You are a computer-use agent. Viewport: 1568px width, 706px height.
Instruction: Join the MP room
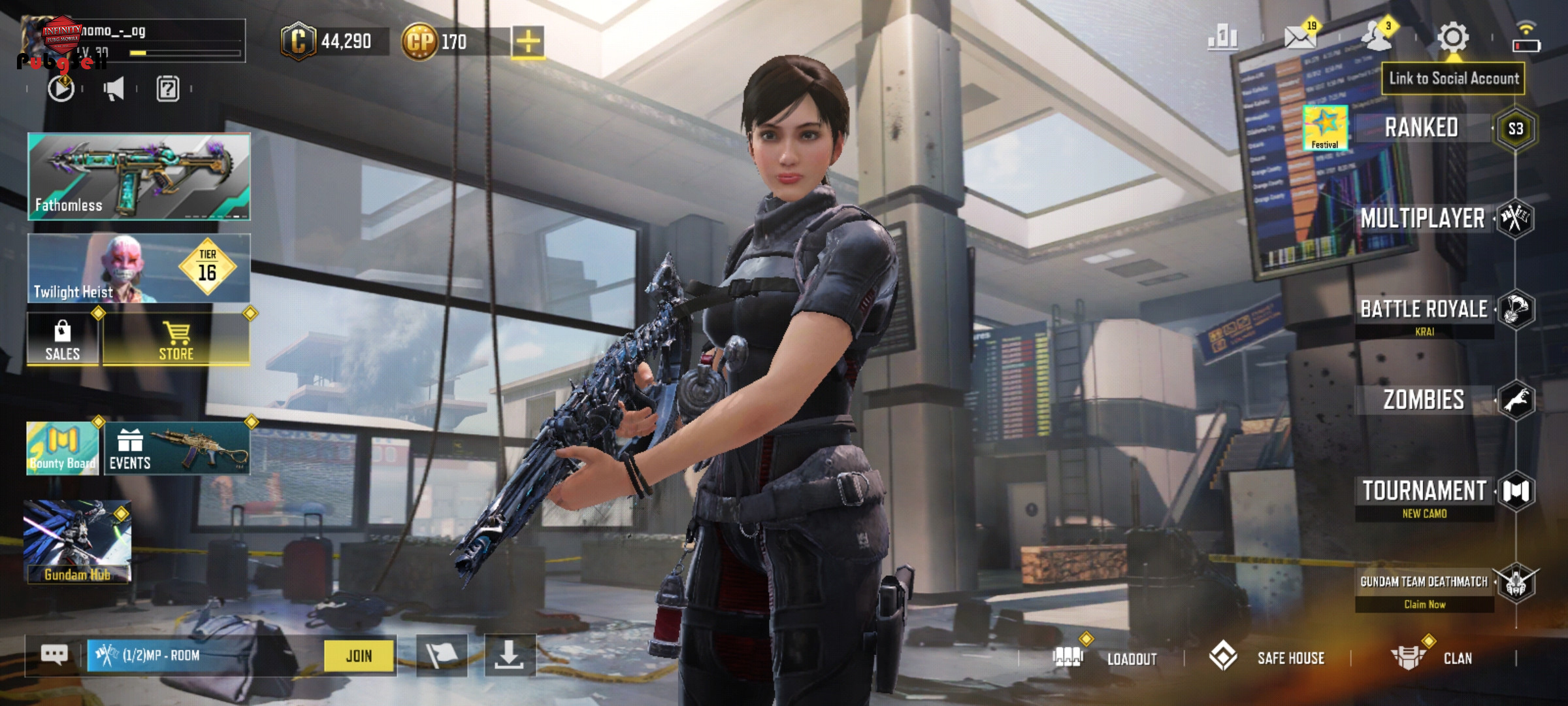click(359, 656)
